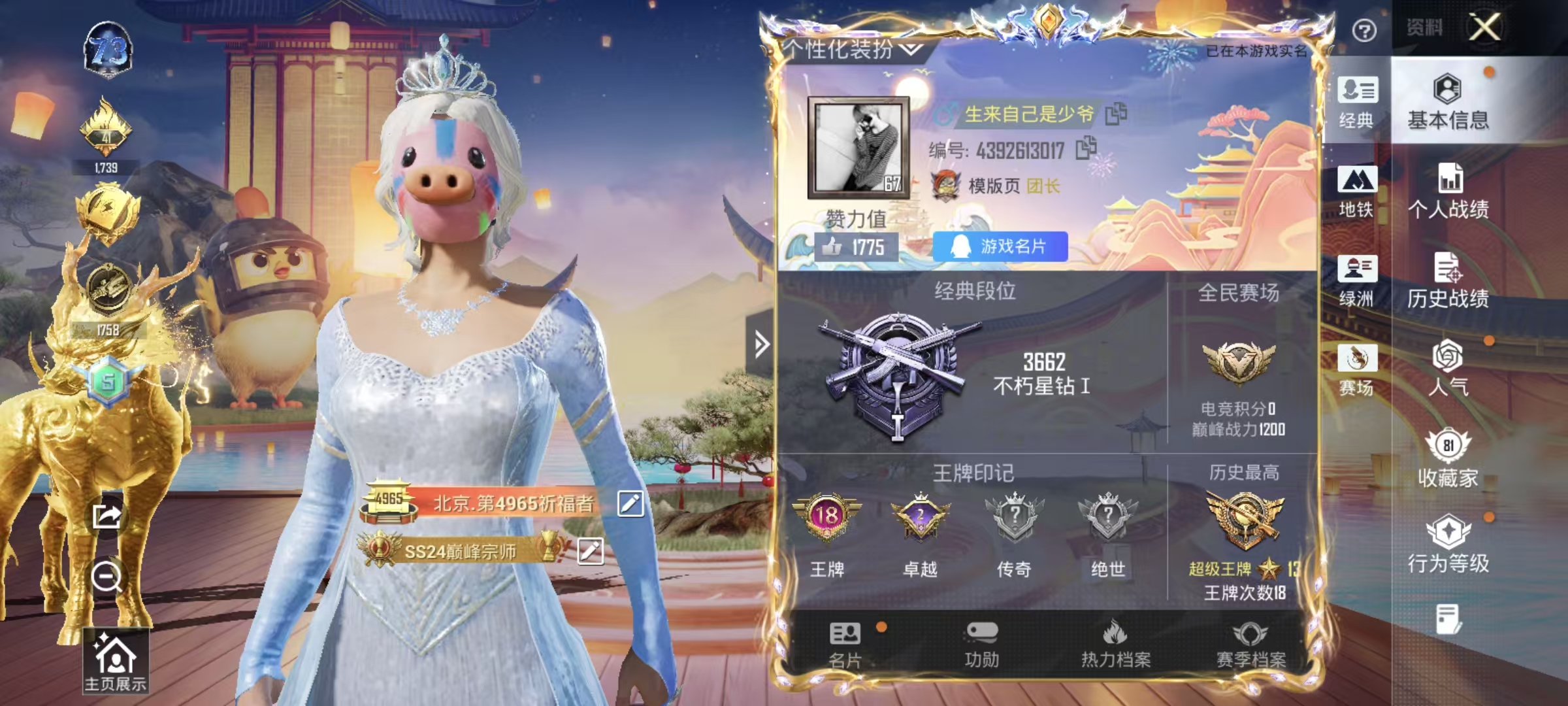Image resolution: width=1568 pixels, height=706 pixels.
Task: View the 历史战绩 page
Action: coord(1448,280)
